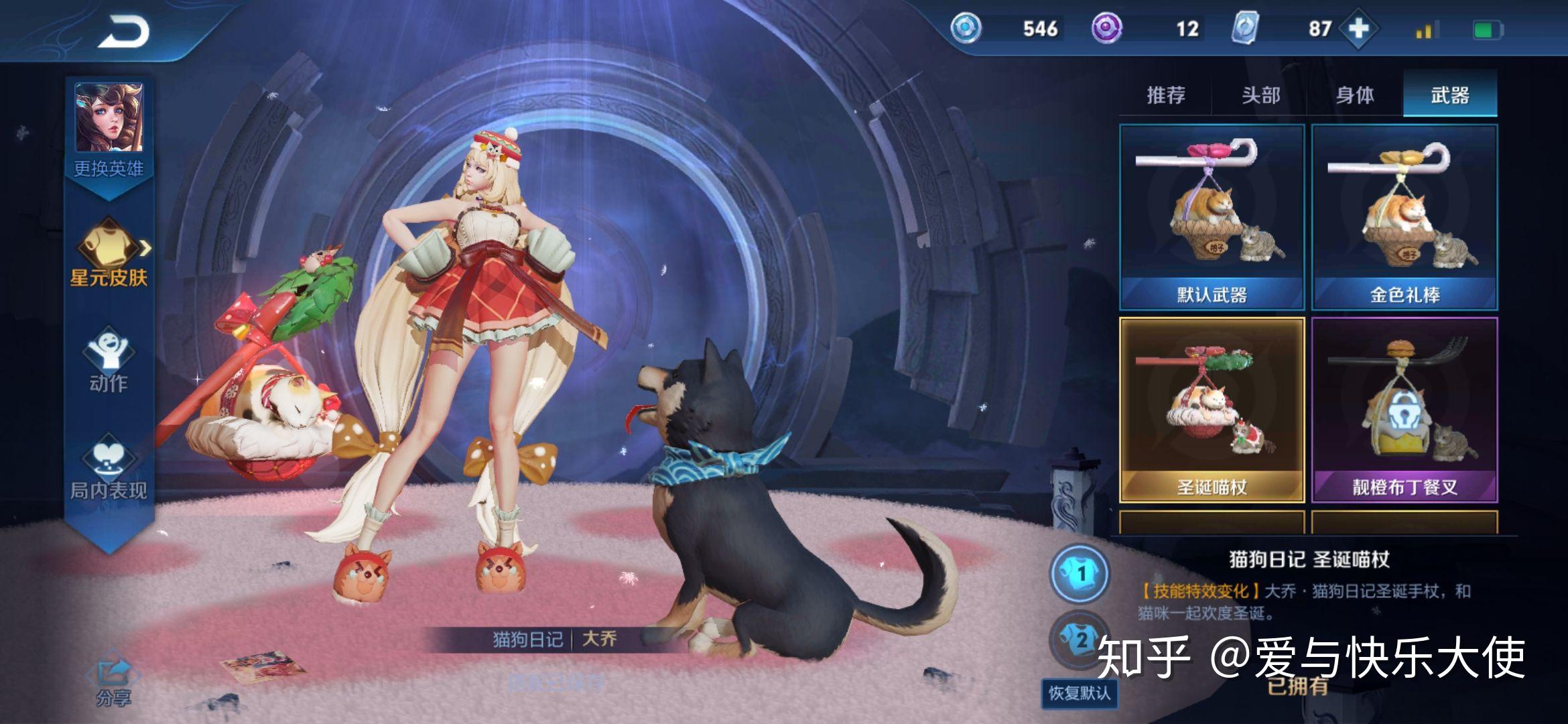The image size is (1568, 724).
Task: Switch to the 身体 tab
Action: tap(1355, 95)
